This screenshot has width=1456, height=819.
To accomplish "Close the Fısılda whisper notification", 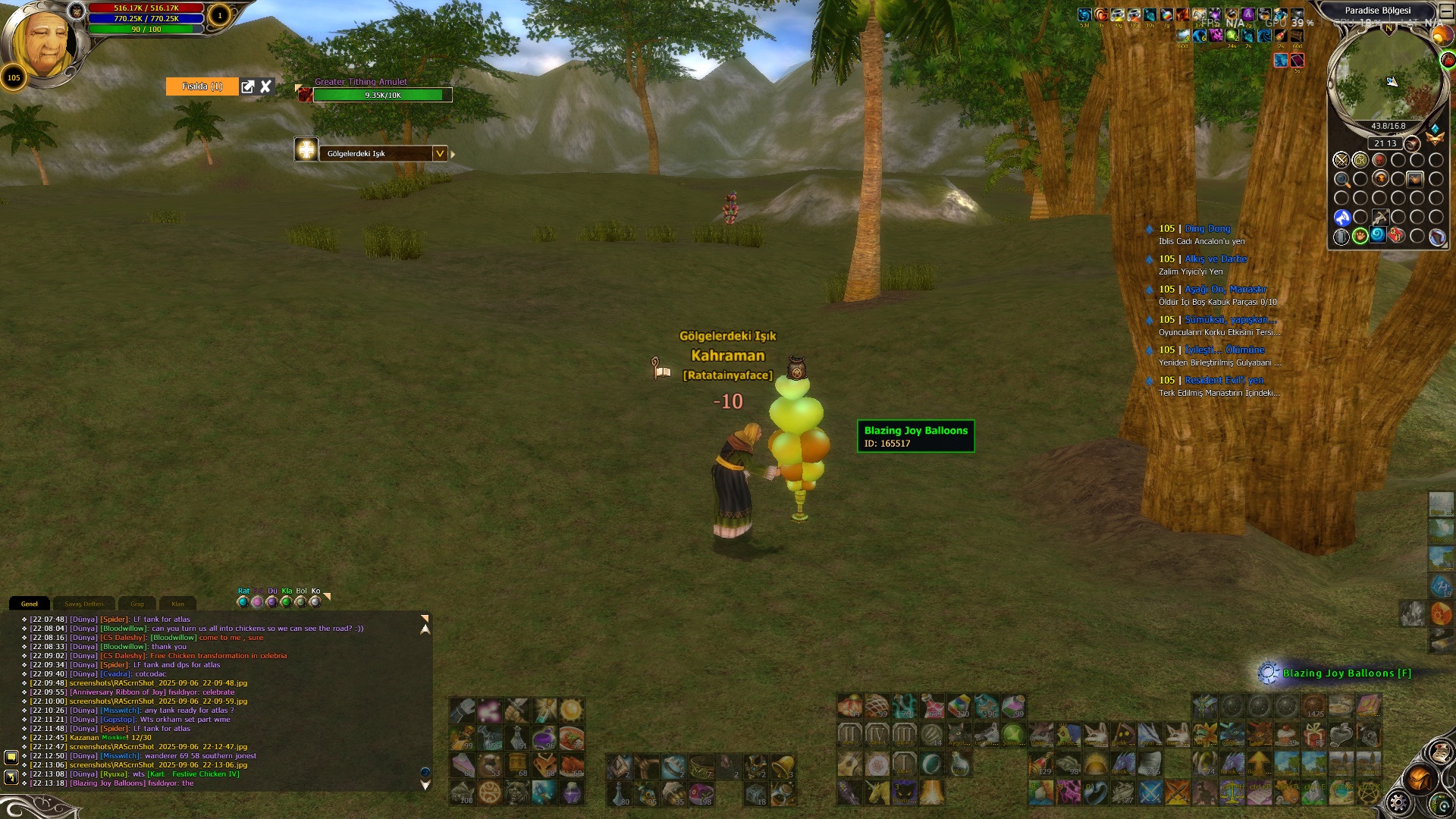I will click(x=265, y=86).
